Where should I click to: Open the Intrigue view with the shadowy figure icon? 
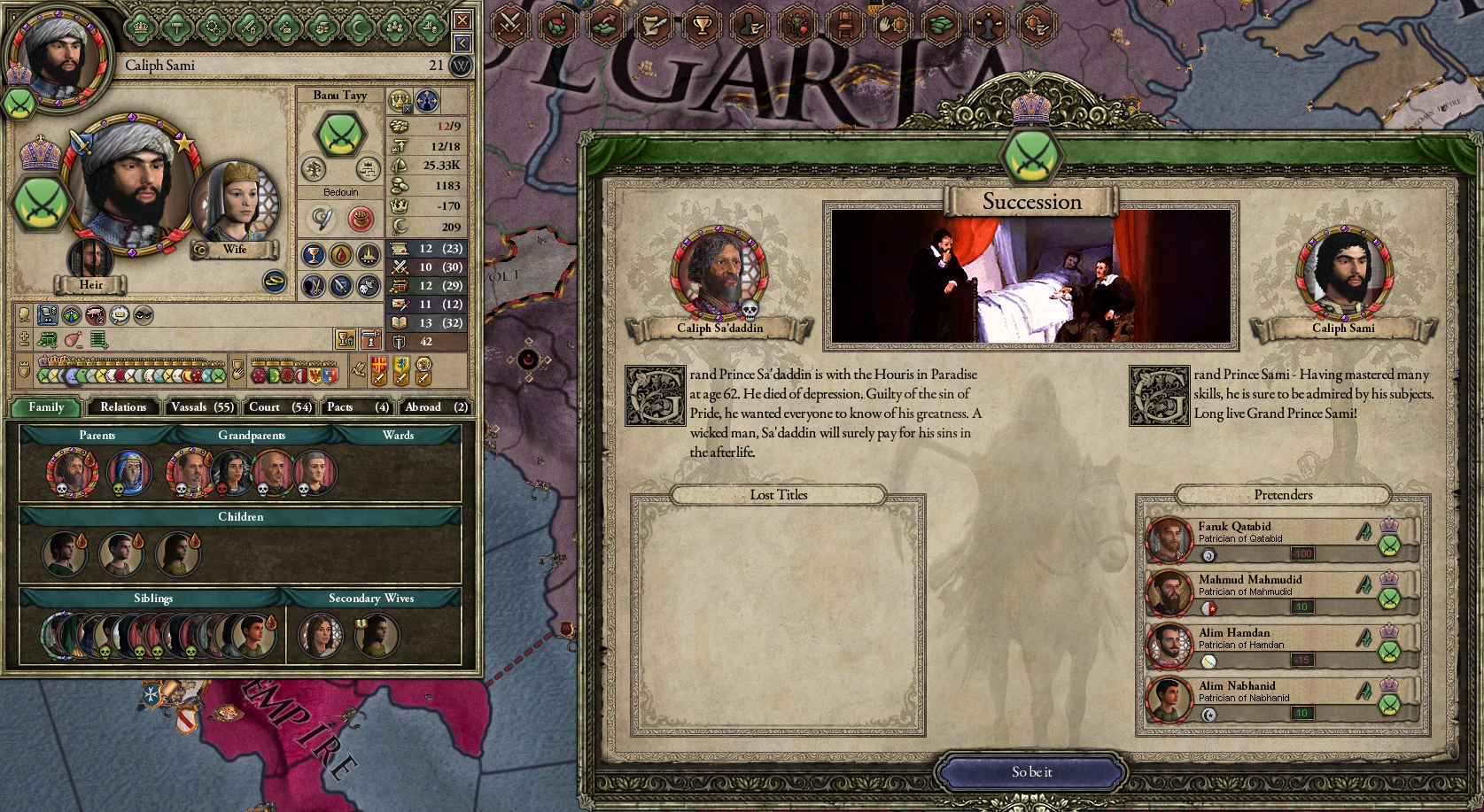[750, 26]
